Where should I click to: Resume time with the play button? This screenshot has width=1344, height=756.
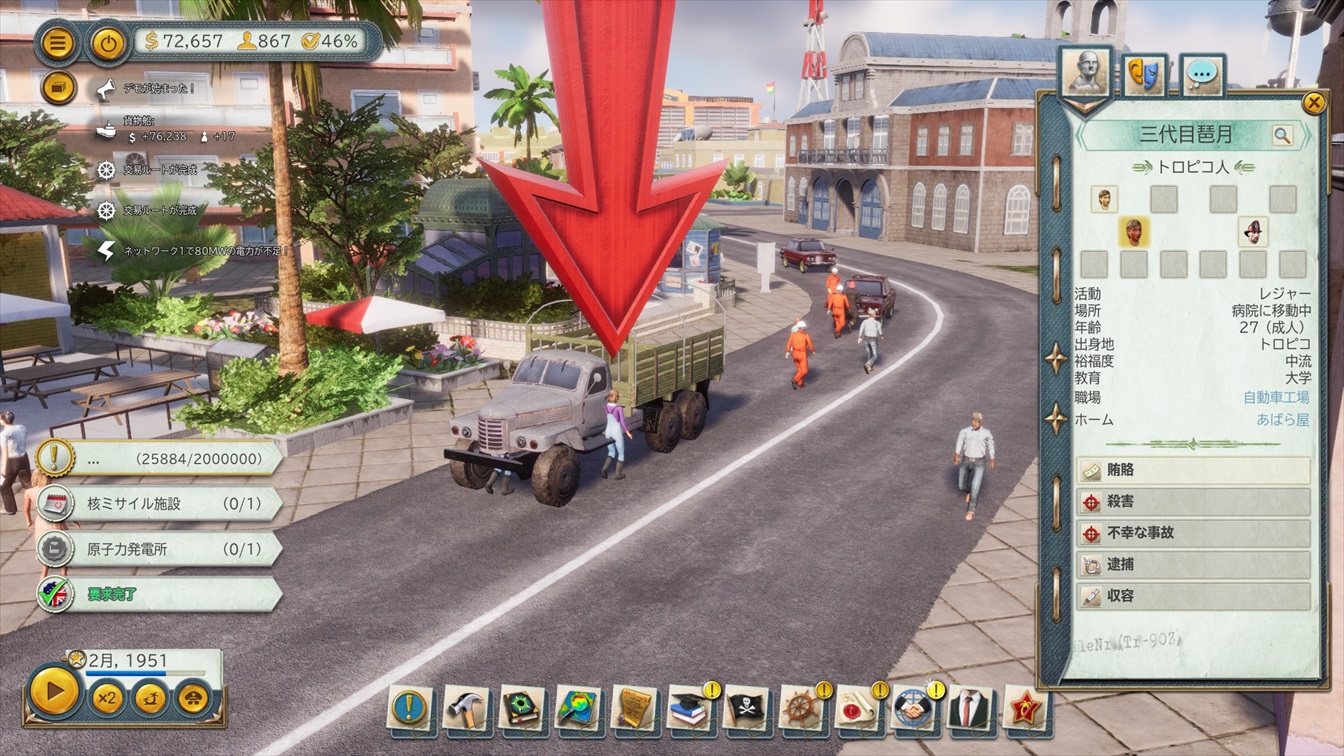(x=54, y=692)
